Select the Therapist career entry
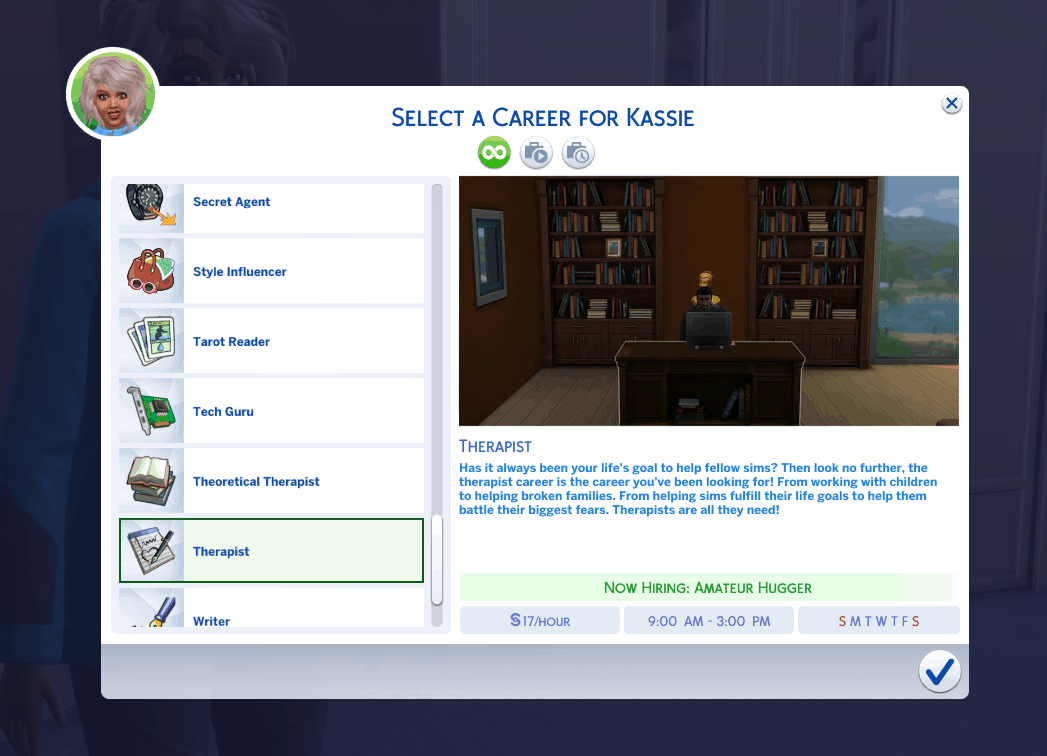Screen dimensions: 1047x756 click(271, 551)
